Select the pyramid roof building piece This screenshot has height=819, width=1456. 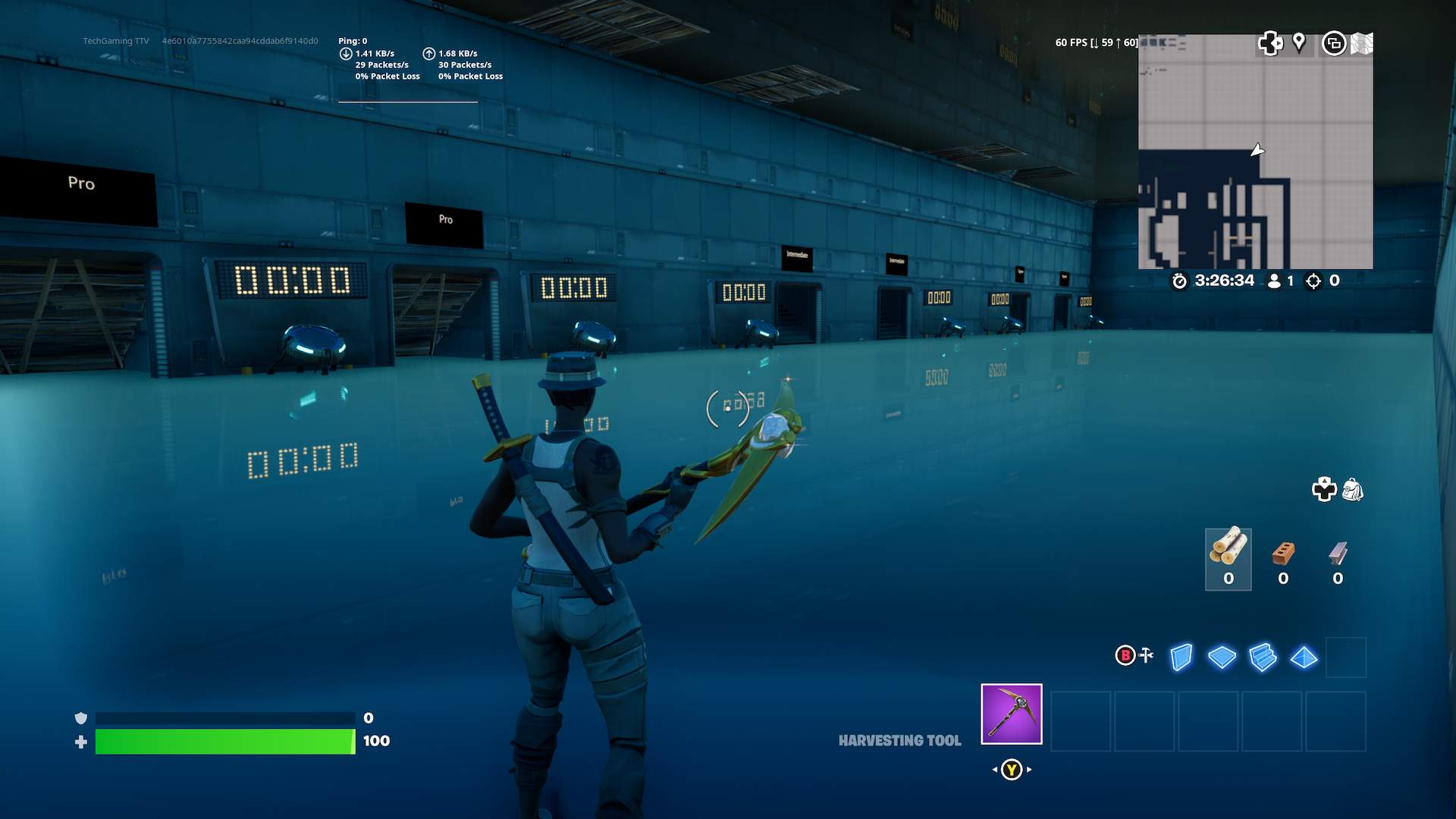tap(1304, 657)
